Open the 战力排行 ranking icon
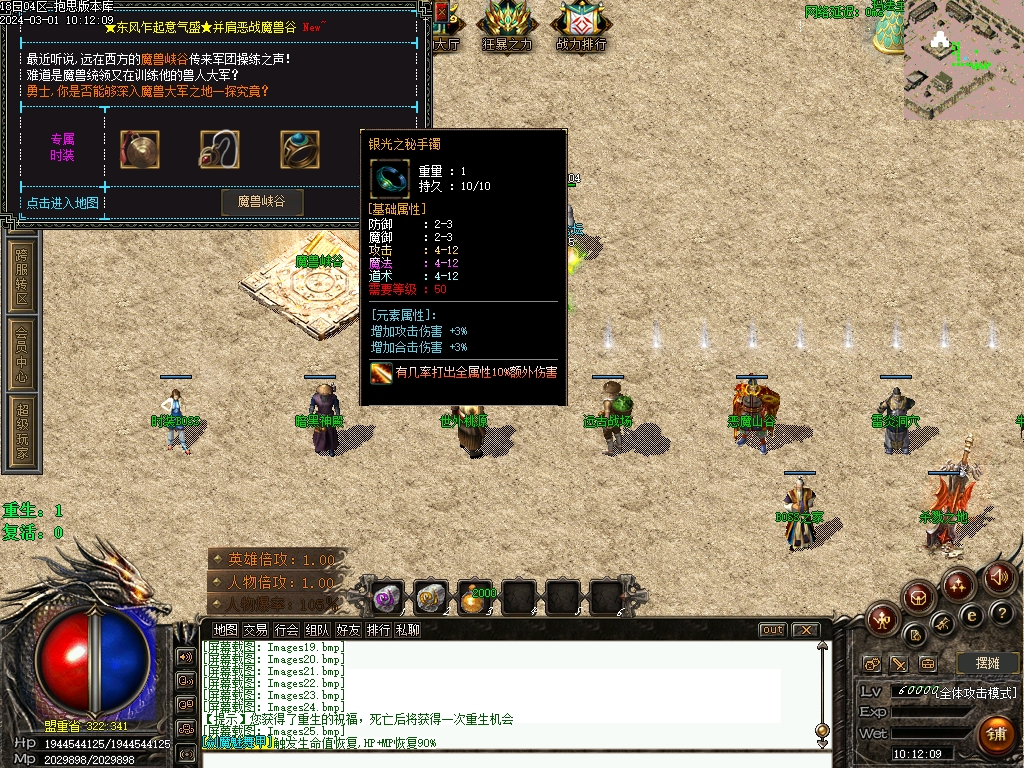Screen dimensions: 1024x768 582,26
